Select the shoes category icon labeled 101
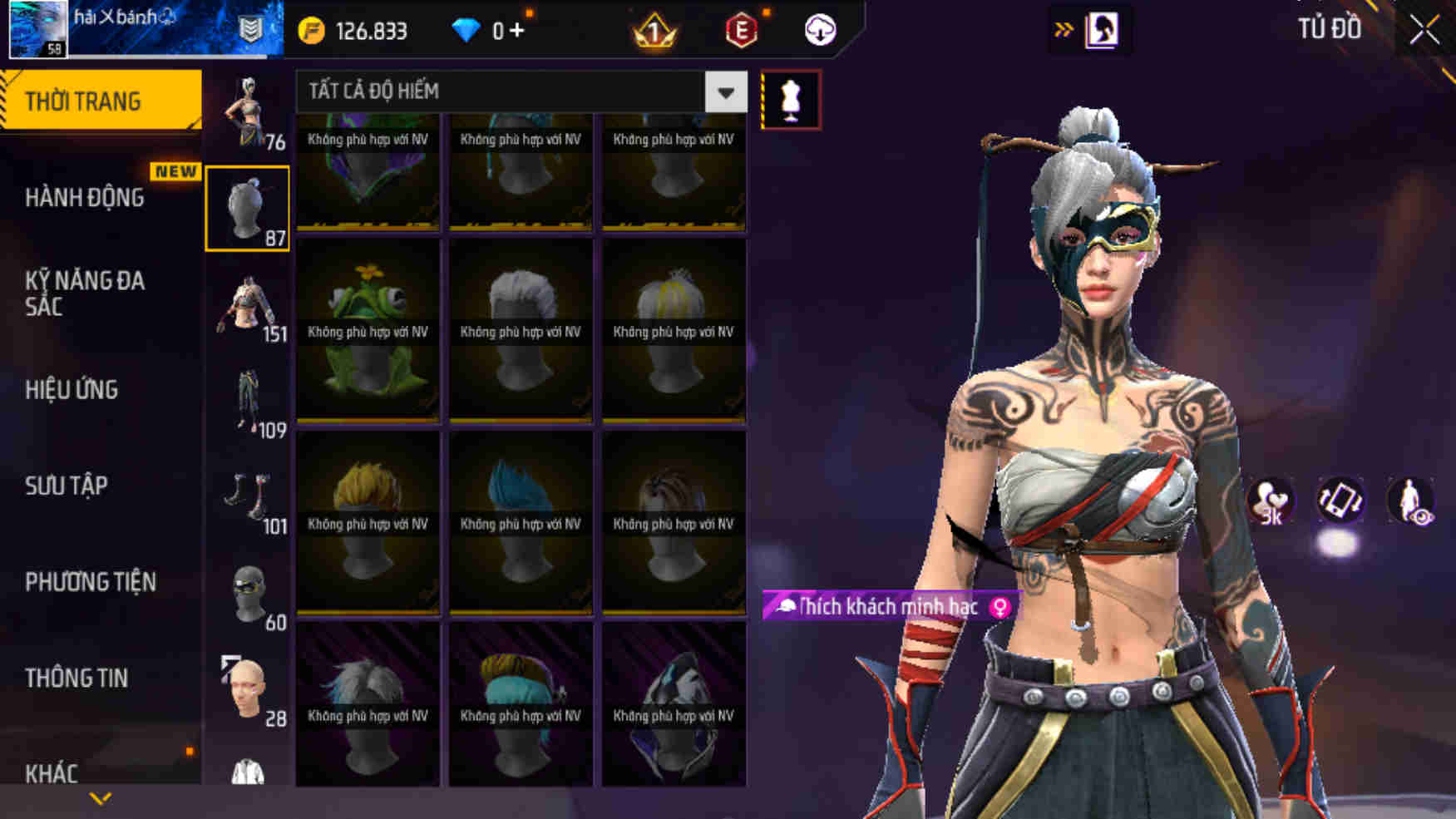 pyautogui.click(x=247, y=500)
